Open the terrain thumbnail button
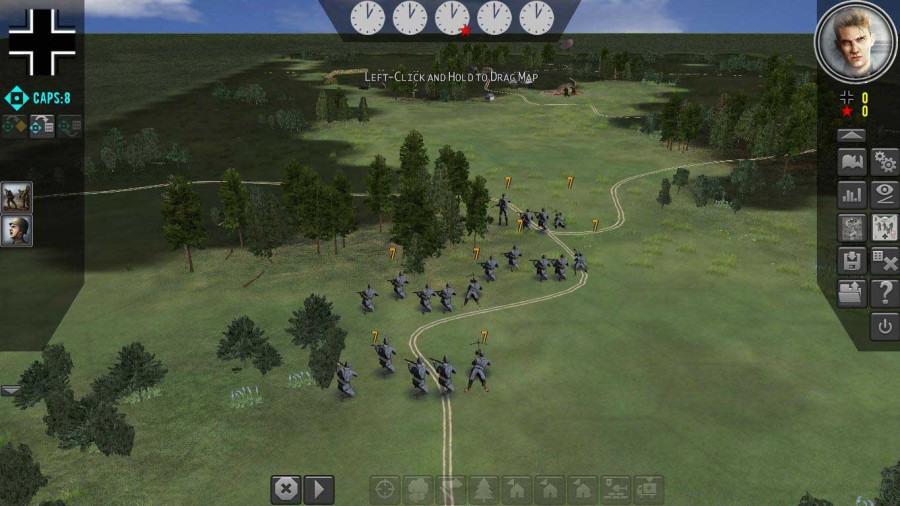 point(851,227)
